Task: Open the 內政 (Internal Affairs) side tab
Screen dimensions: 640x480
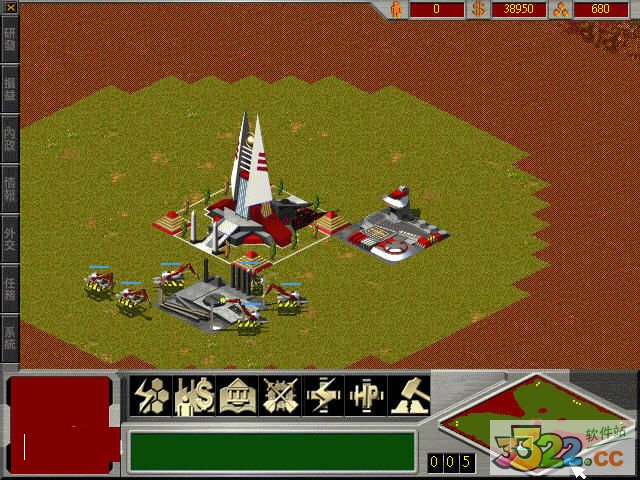Action: (10, 136)
